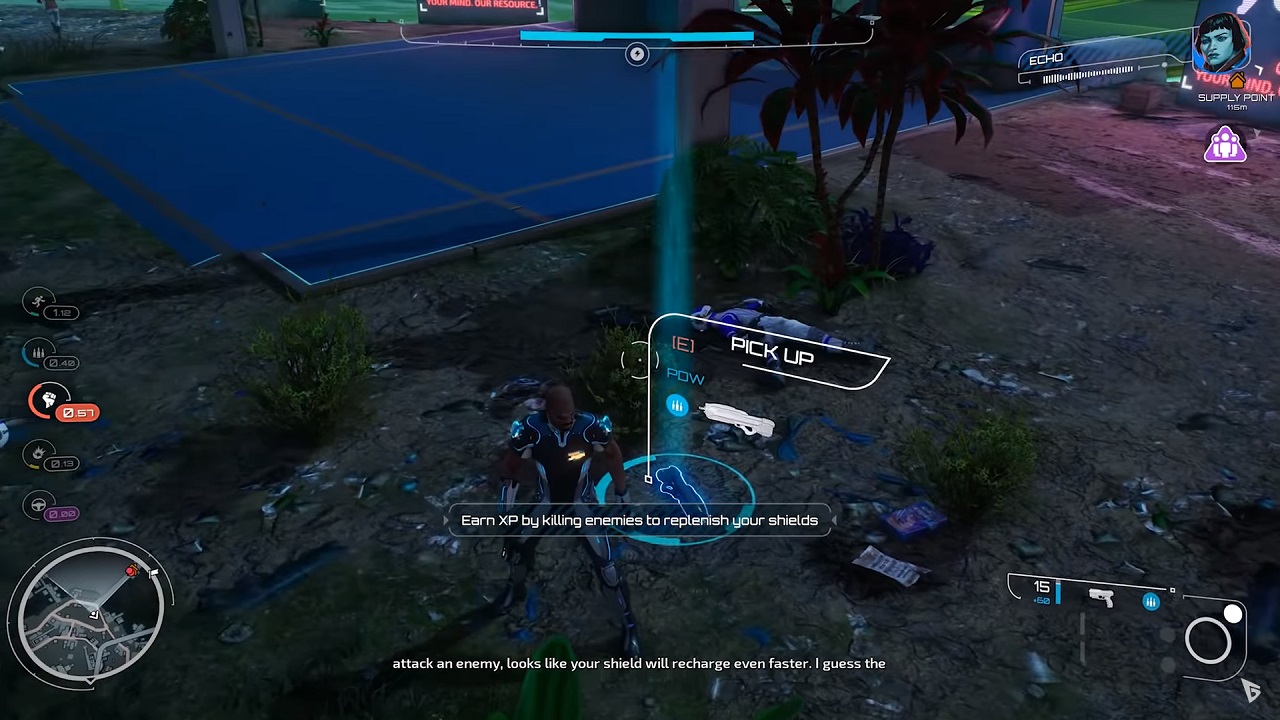Screen dimensions: 1280x720
Task: Select the Driving steering wheel skill icon
Action: [x=39, y=504]
